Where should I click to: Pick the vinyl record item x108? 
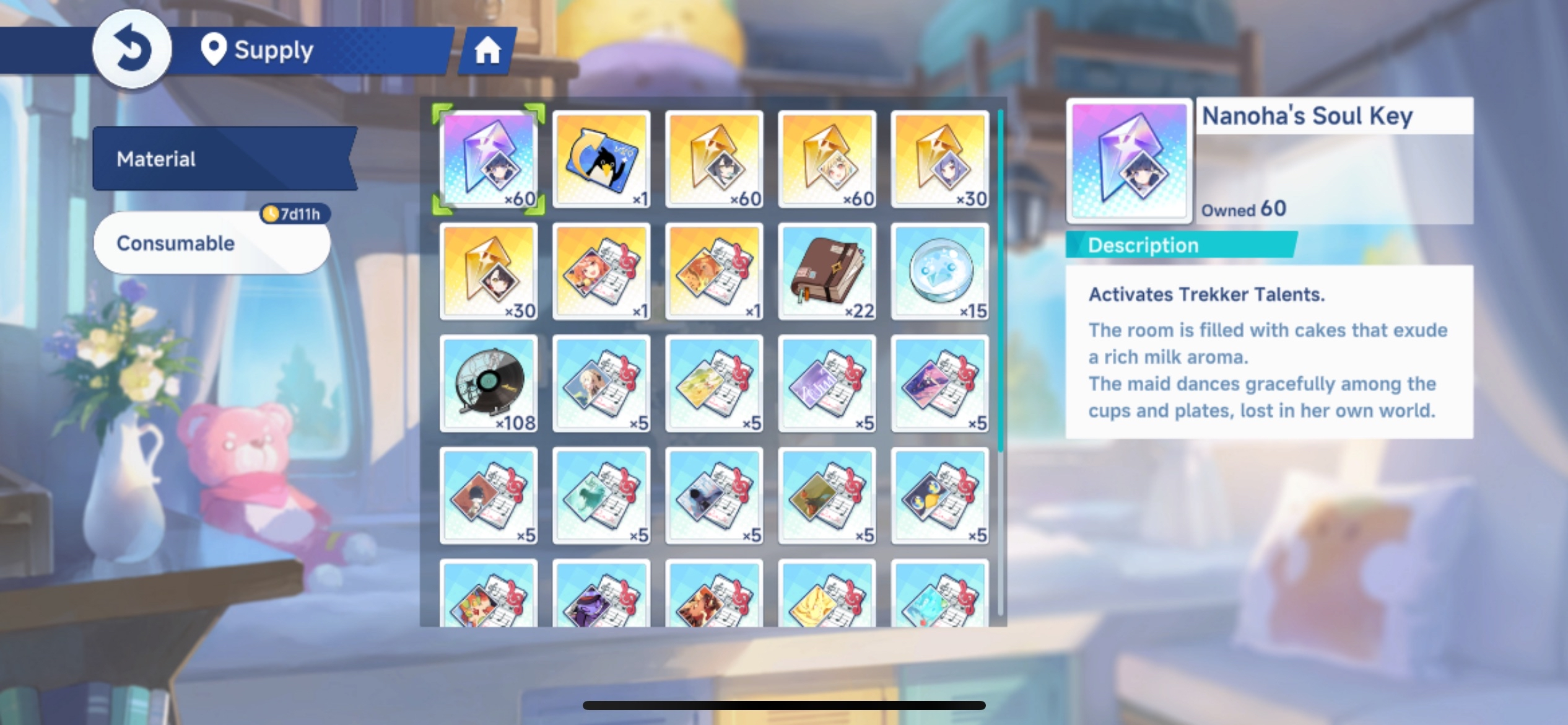point(489,384)
